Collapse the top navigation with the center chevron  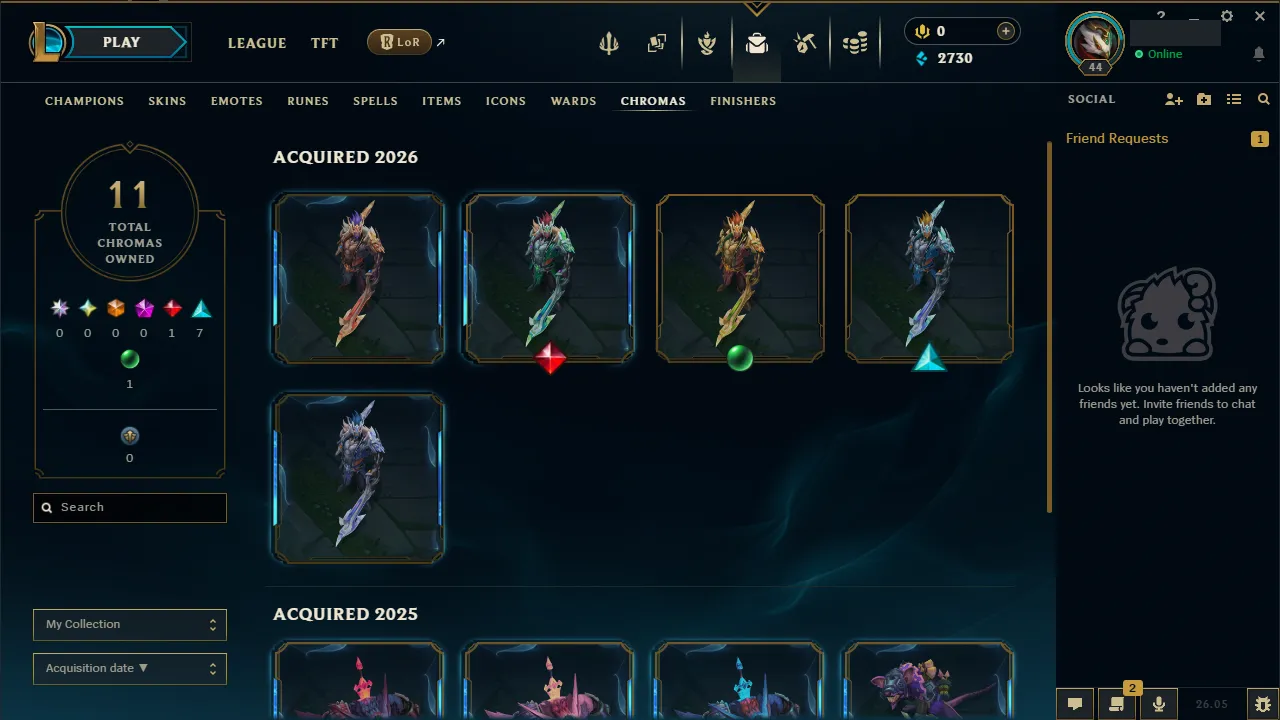click(757, 8)
